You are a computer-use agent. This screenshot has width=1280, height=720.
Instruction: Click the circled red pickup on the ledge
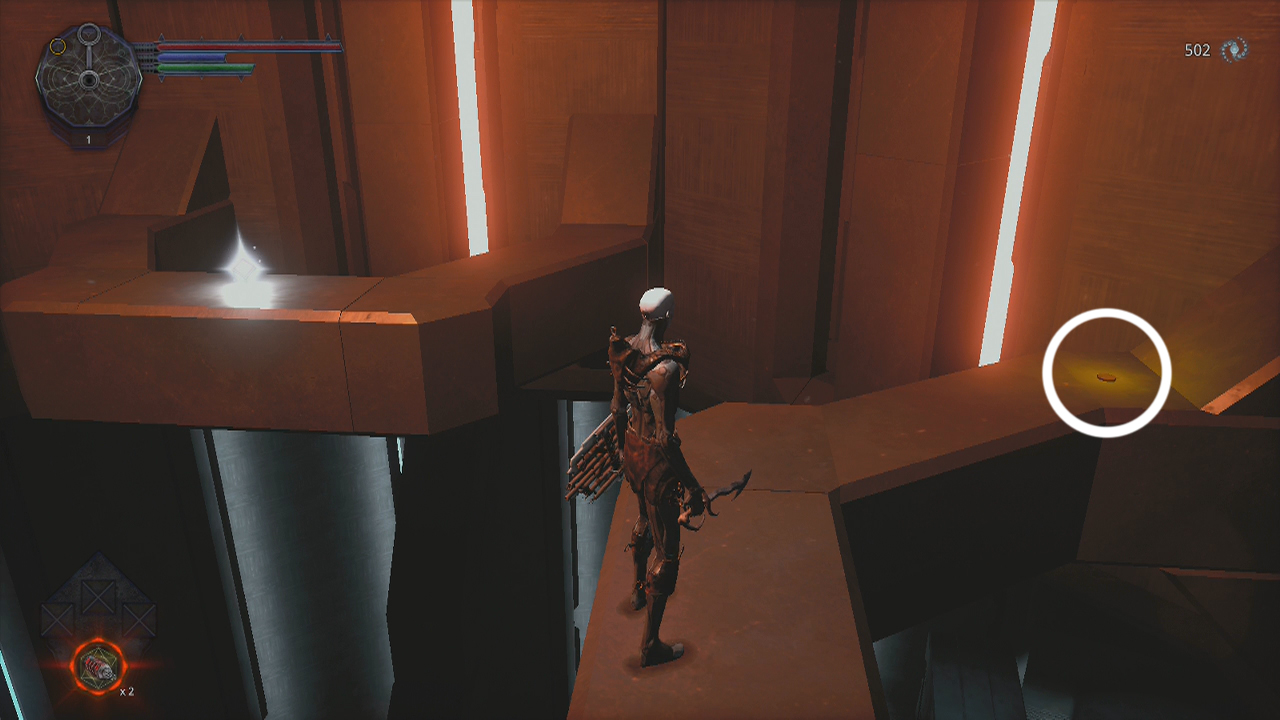[1105, 378]
